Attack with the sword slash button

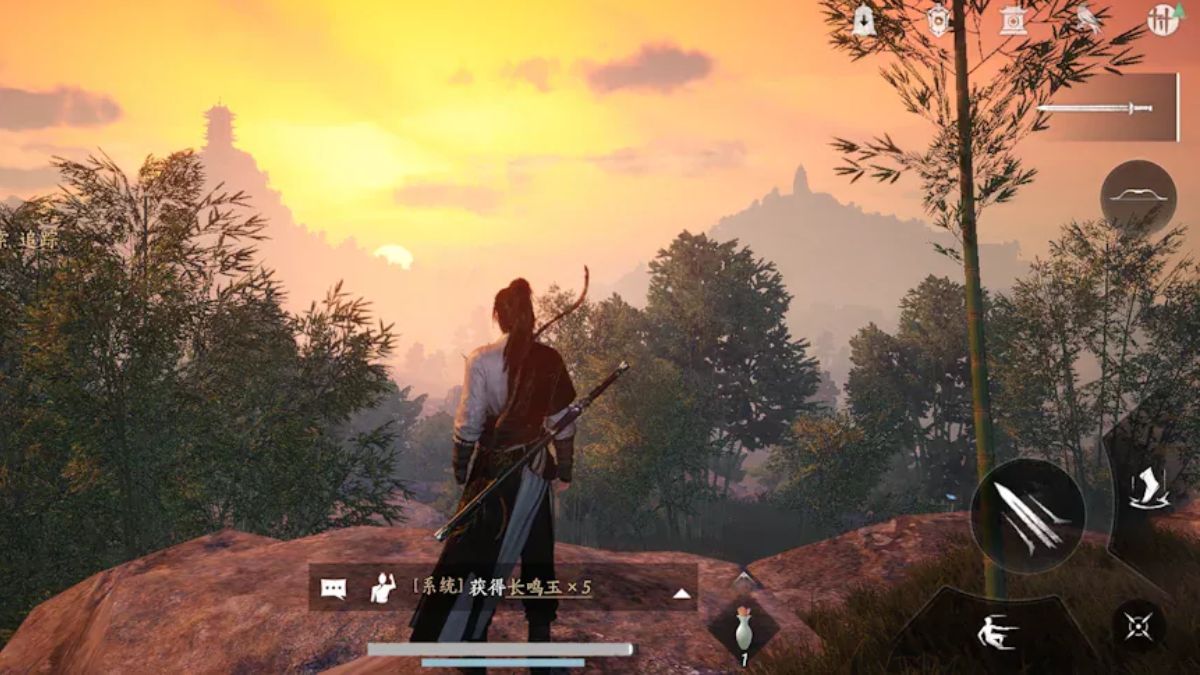point(1028,516)
